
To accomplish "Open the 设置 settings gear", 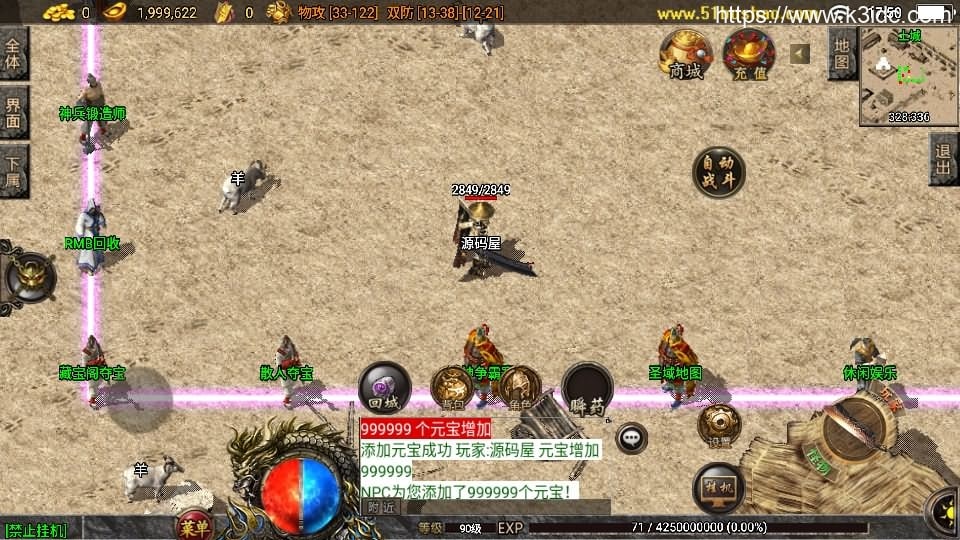I will tap(718, 424).
